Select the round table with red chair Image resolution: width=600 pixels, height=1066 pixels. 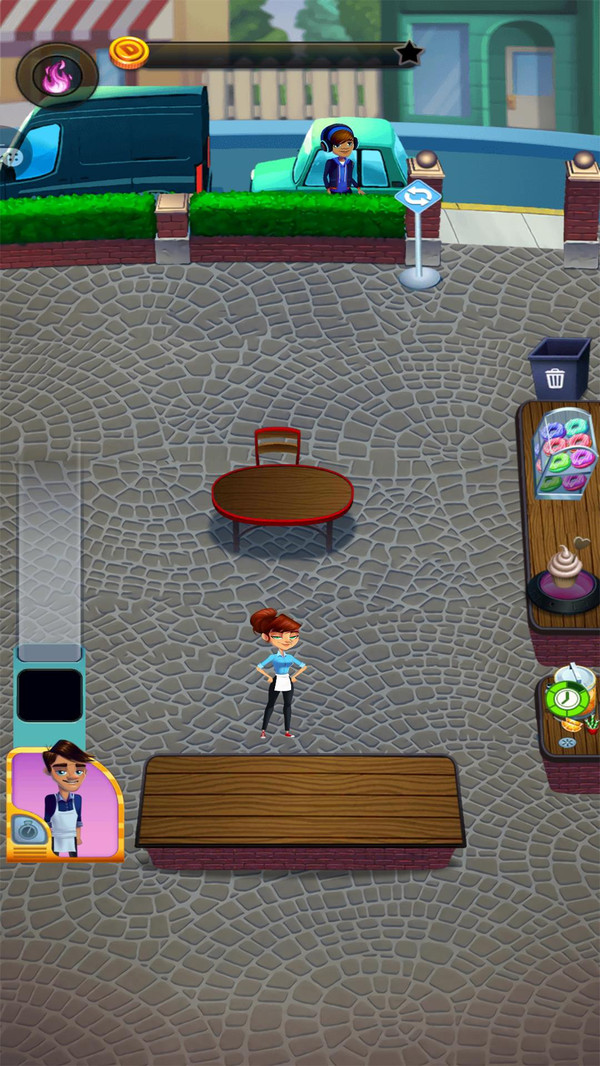pos(282,494)
